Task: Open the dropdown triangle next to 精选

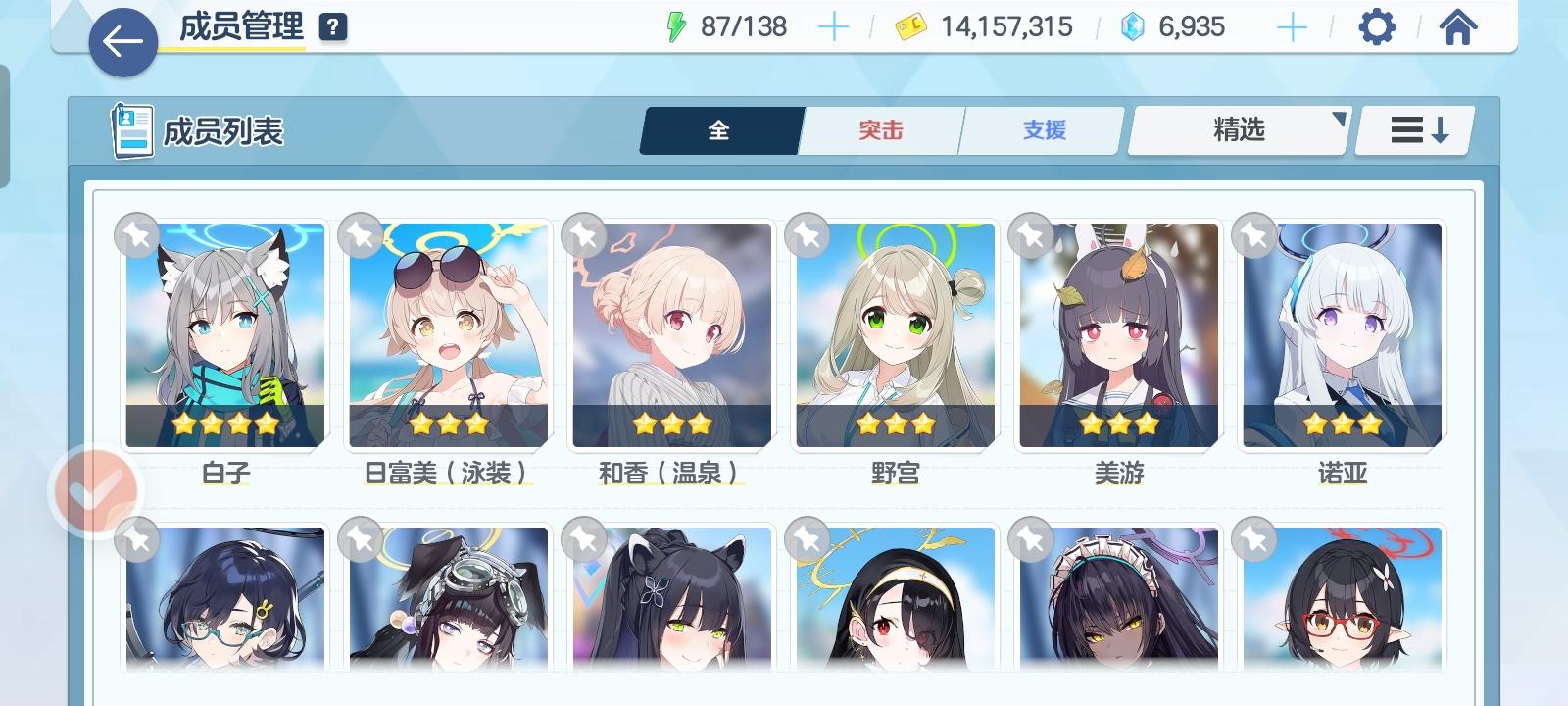Action: [1341, 120]
